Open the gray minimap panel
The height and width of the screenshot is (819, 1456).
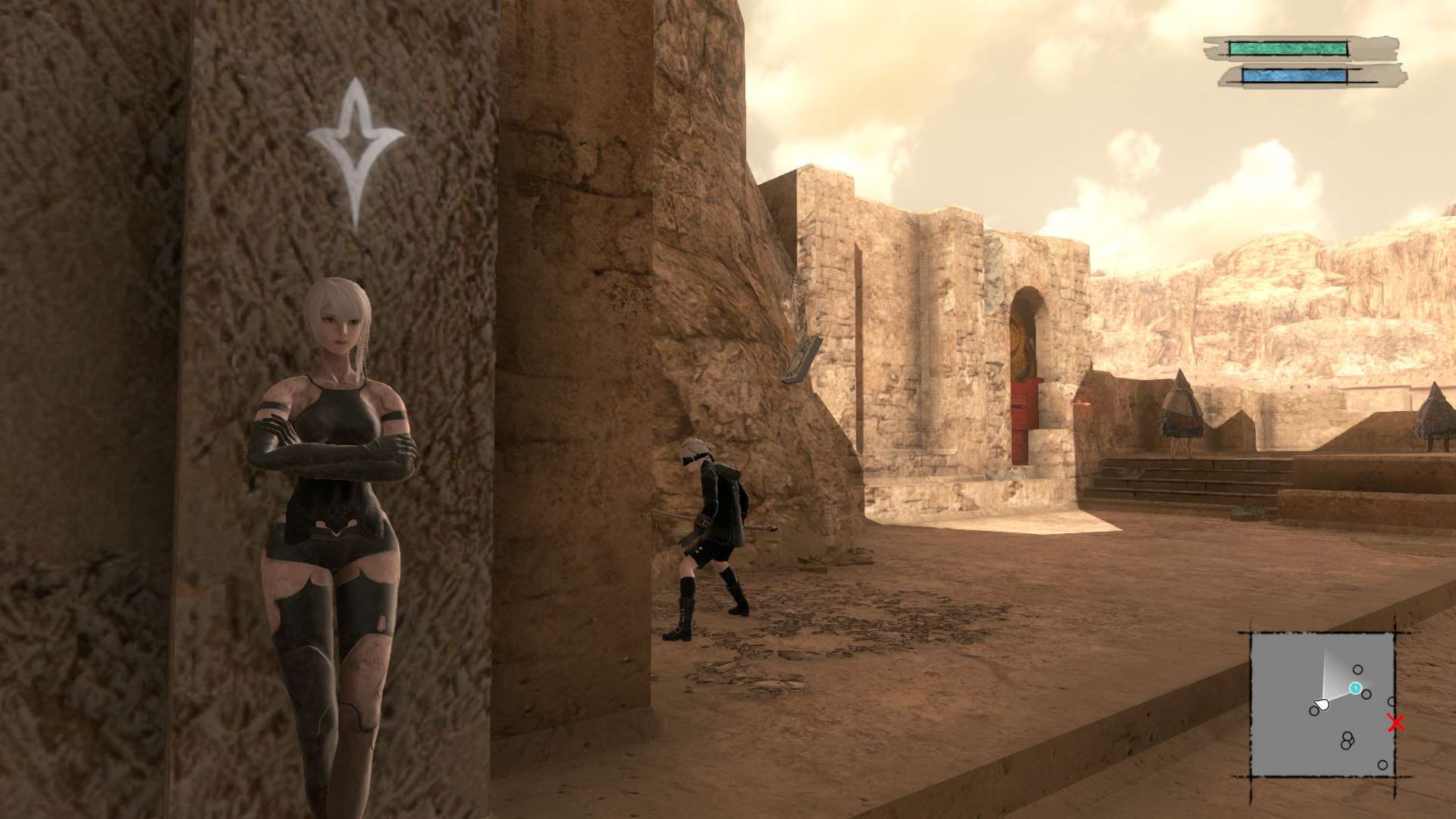[1322, 704]
